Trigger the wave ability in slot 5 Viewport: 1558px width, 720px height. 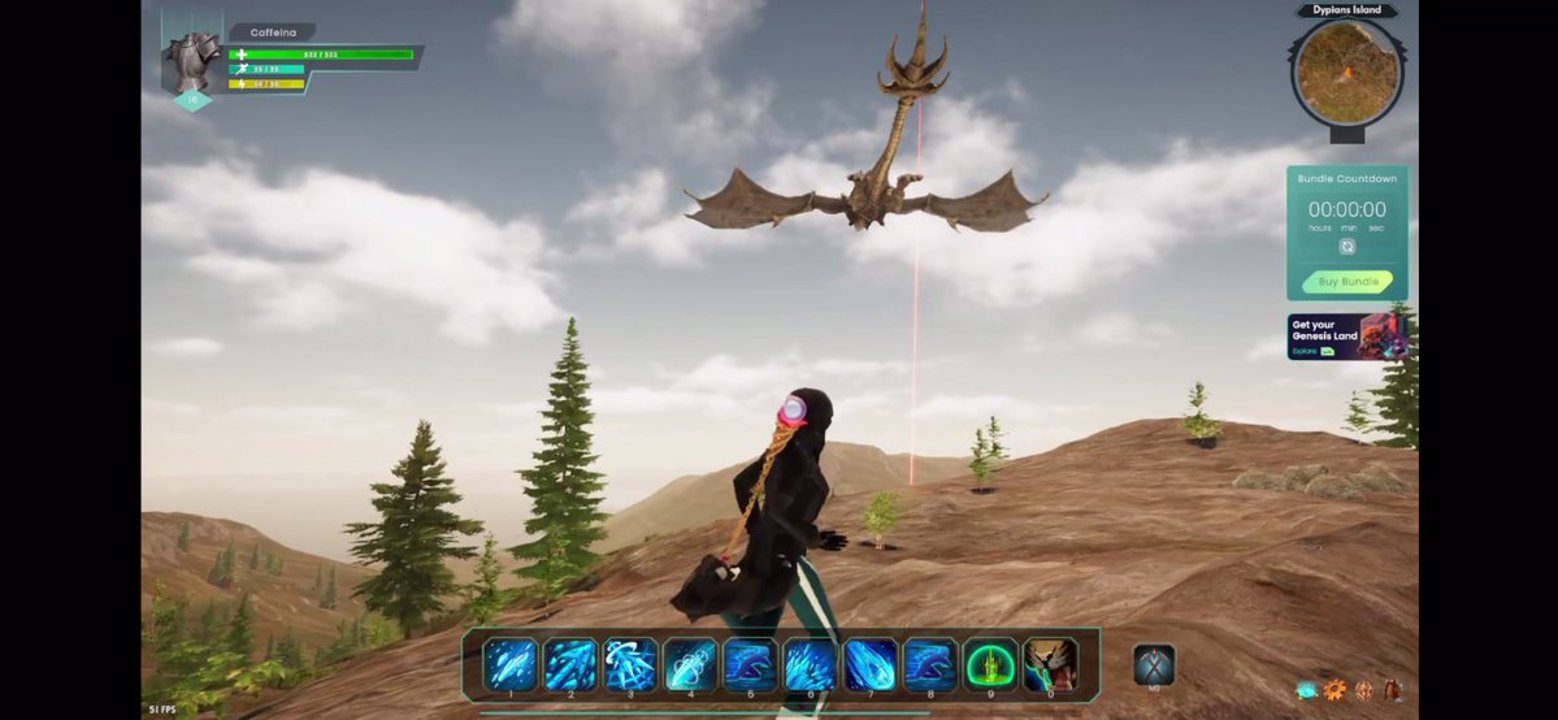click(750, 664)
